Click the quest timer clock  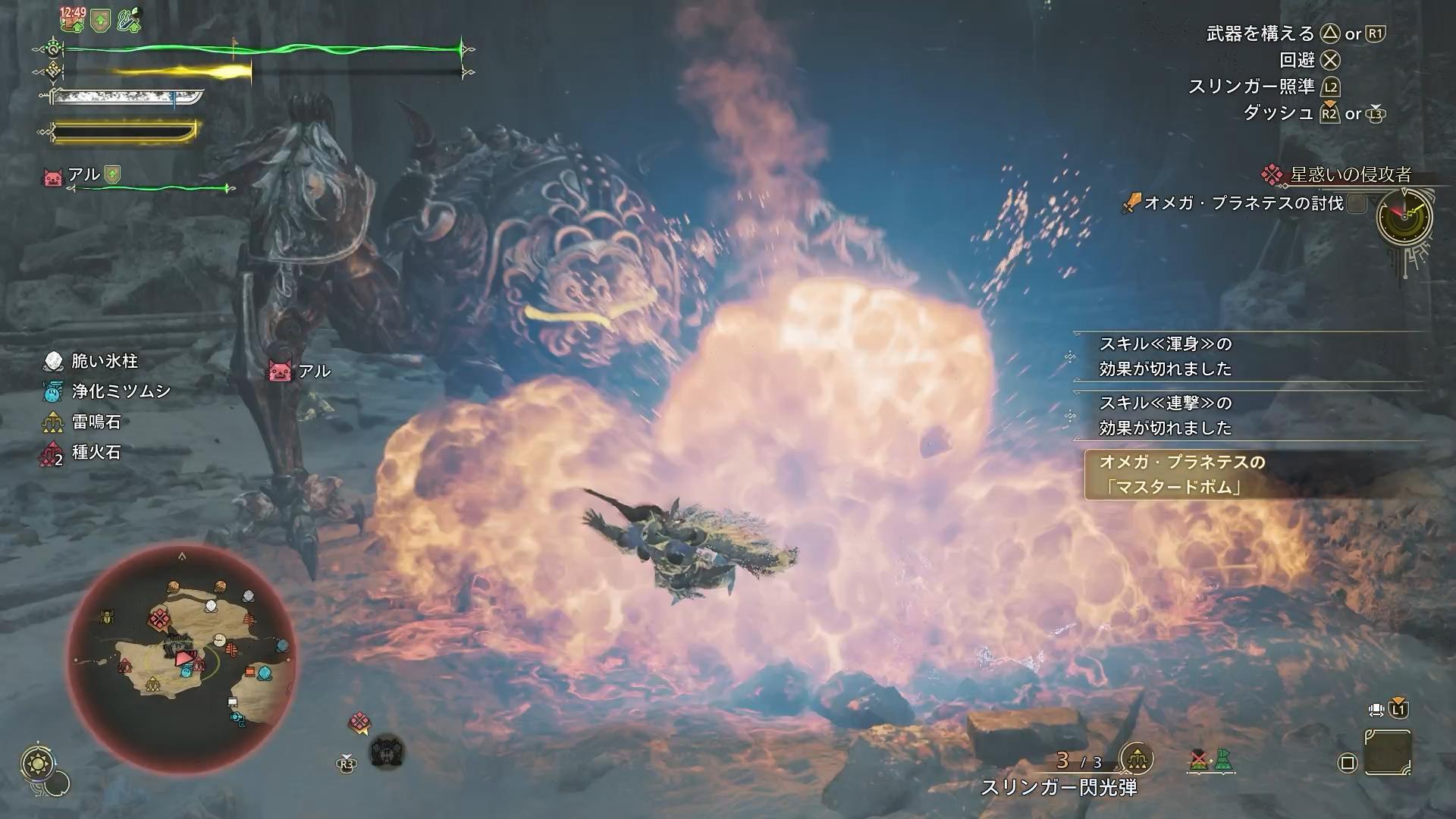click(1404, 217)
